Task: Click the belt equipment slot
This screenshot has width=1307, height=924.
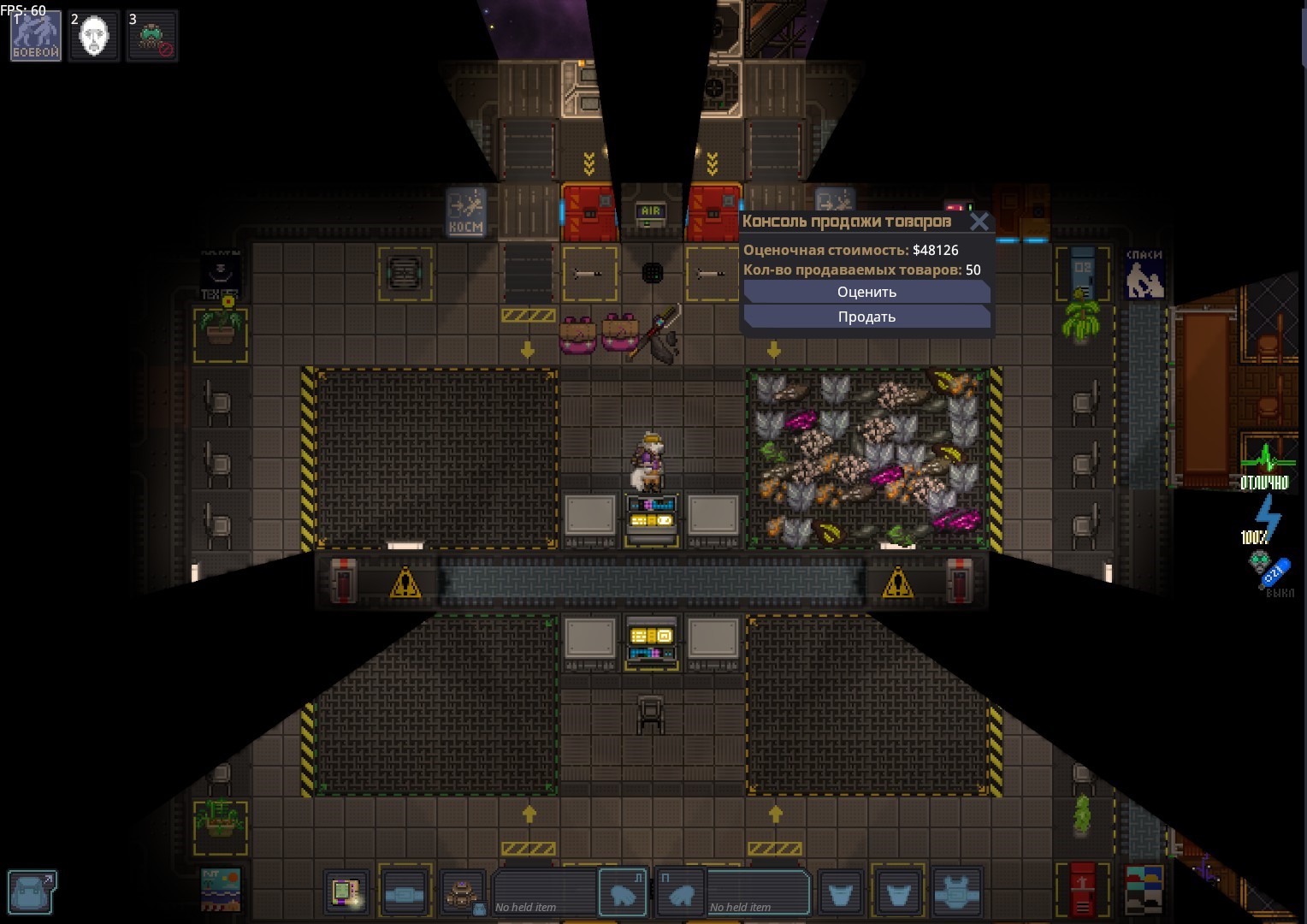Action: point(405,893)
